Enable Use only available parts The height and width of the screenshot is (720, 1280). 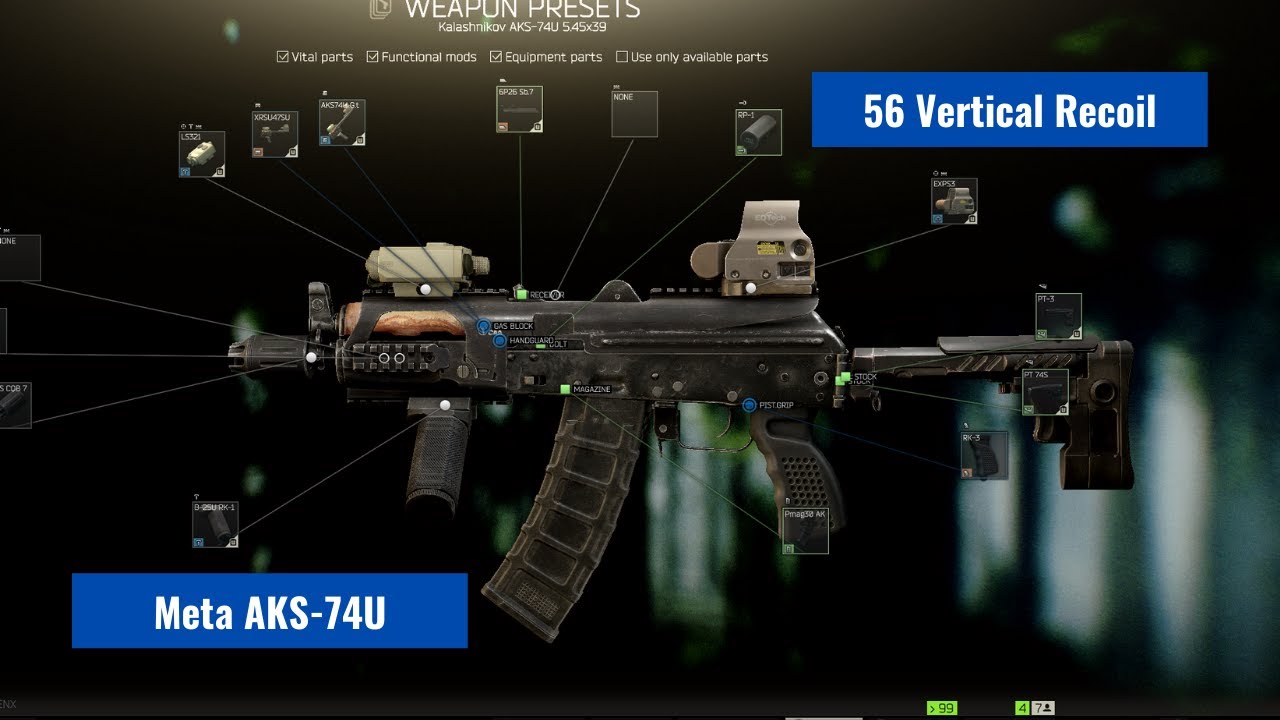click(x=622, y=57)
